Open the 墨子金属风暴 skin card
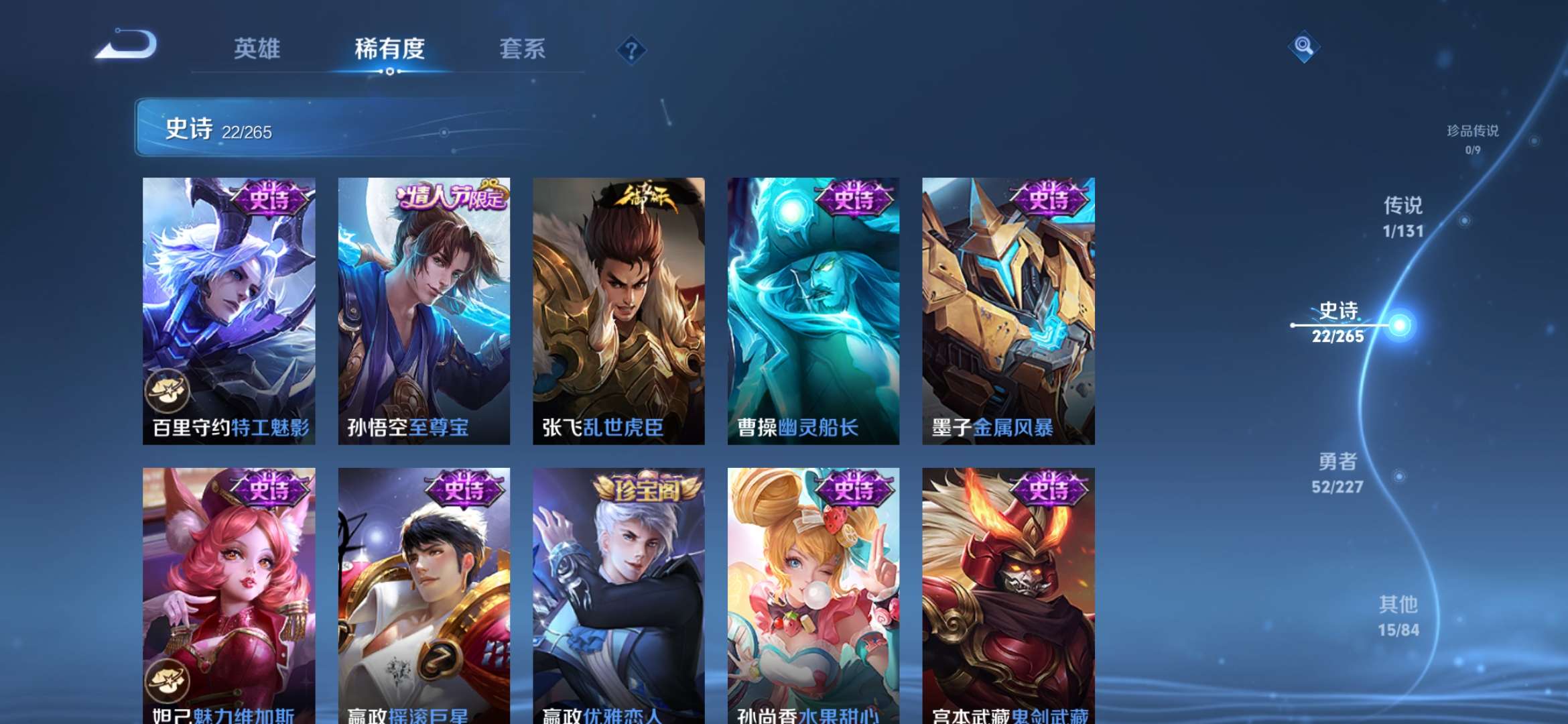 point(1008,308)
